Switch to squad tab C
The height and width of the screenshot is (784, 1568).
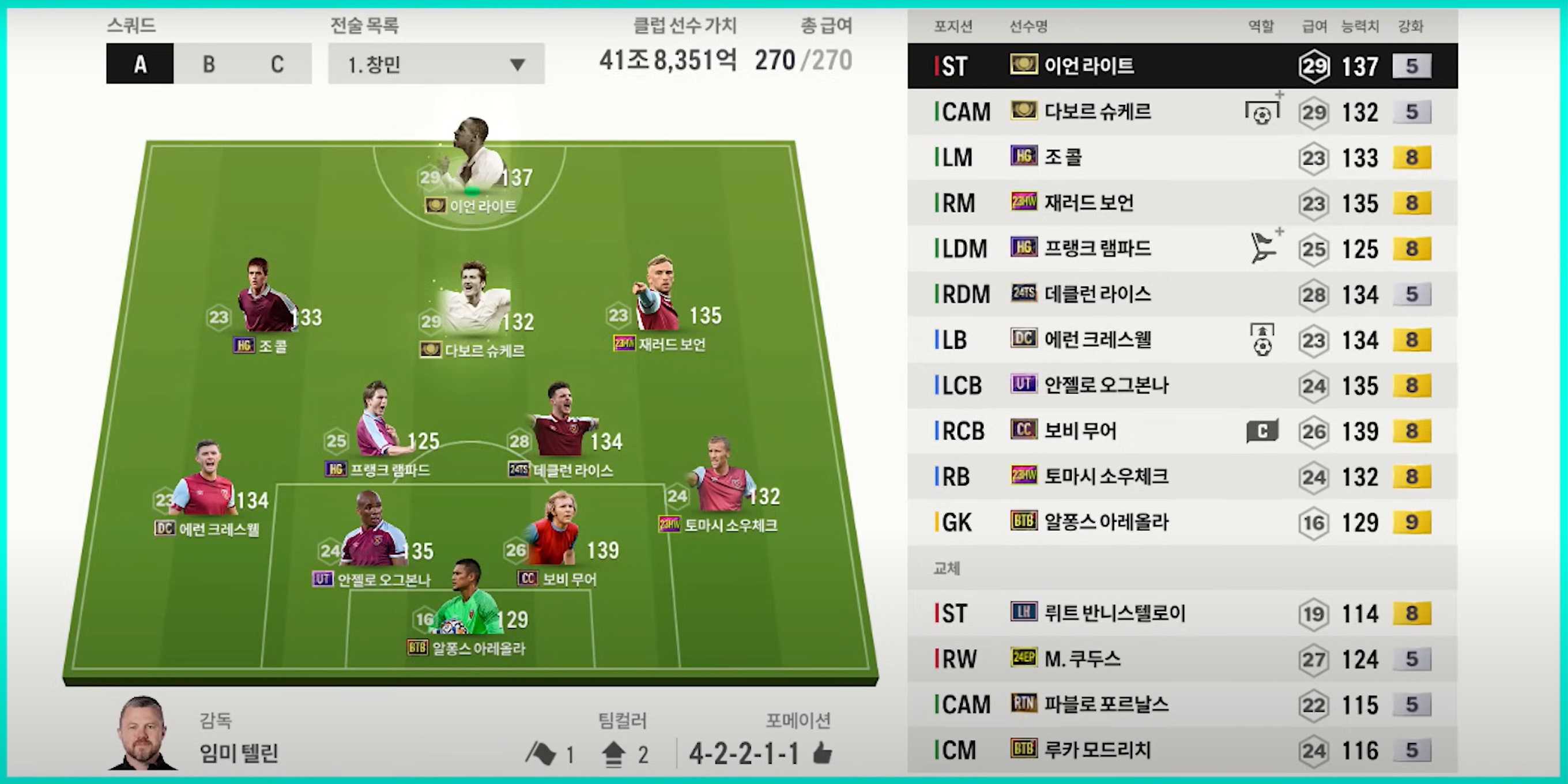coord(277,64)
